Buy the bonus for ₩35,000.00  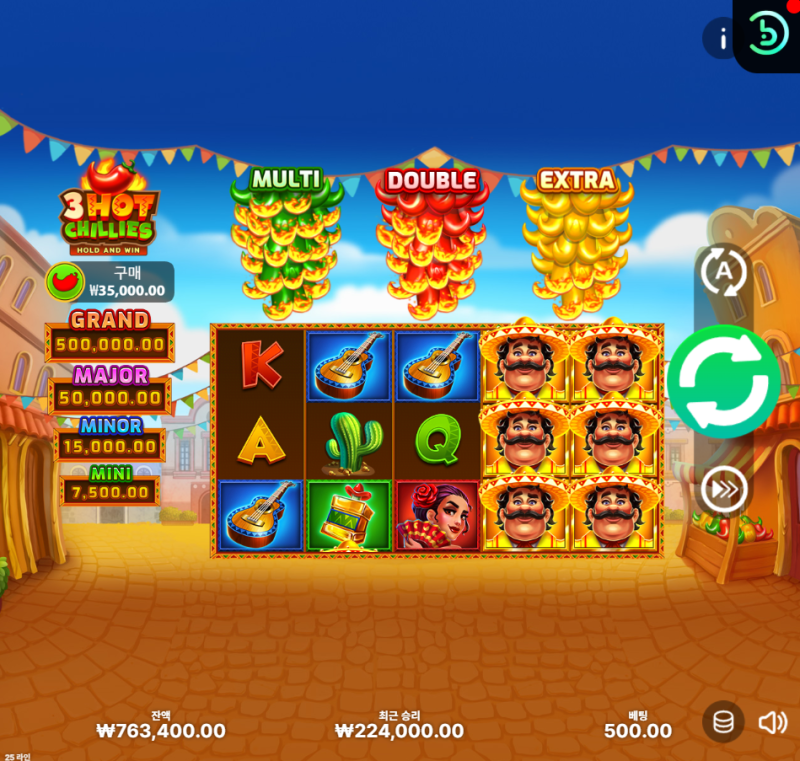(110, 282)
